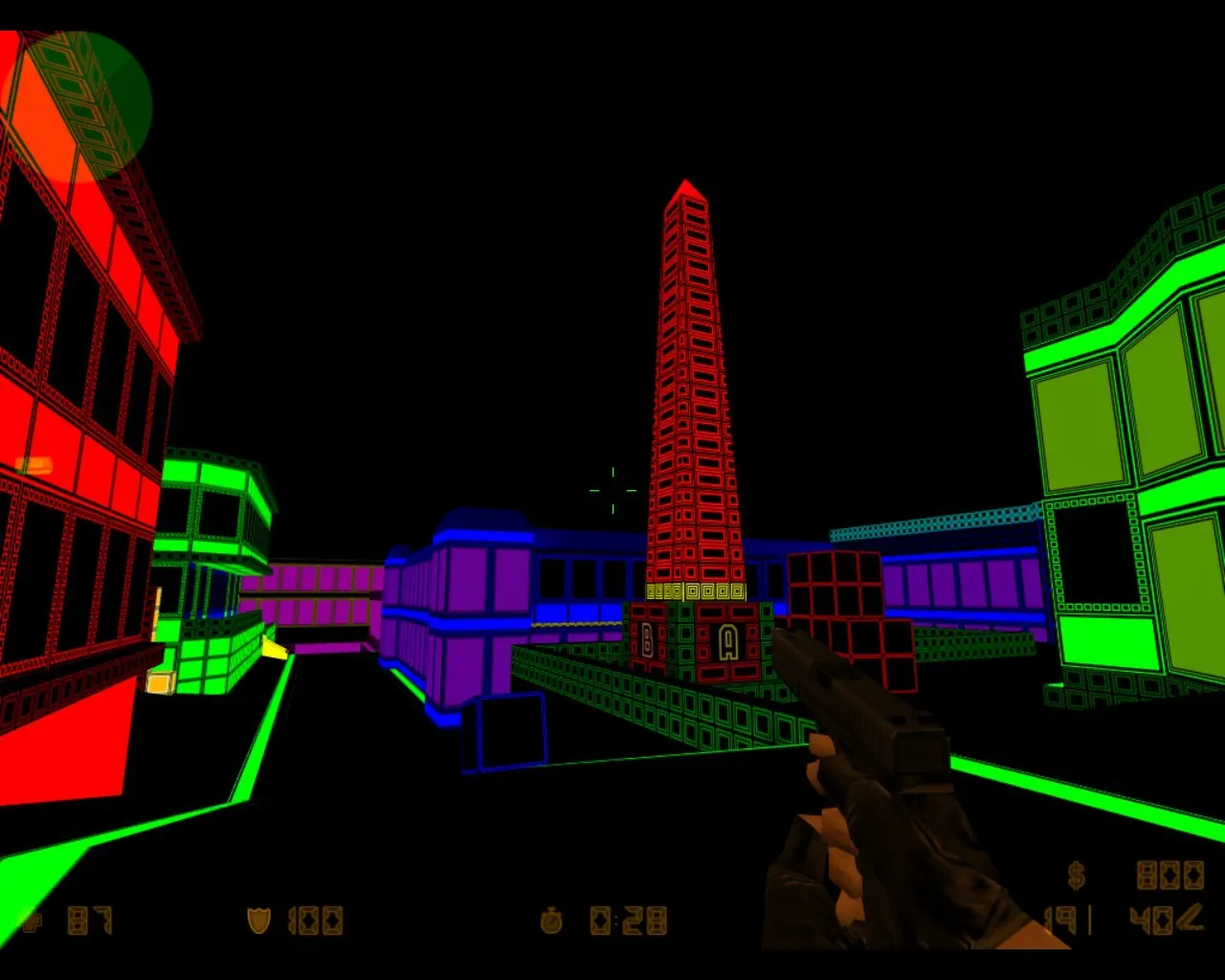Click the circular green radar
The width and height of the screenshot is (1225, 980).
(x=77, y=105)
